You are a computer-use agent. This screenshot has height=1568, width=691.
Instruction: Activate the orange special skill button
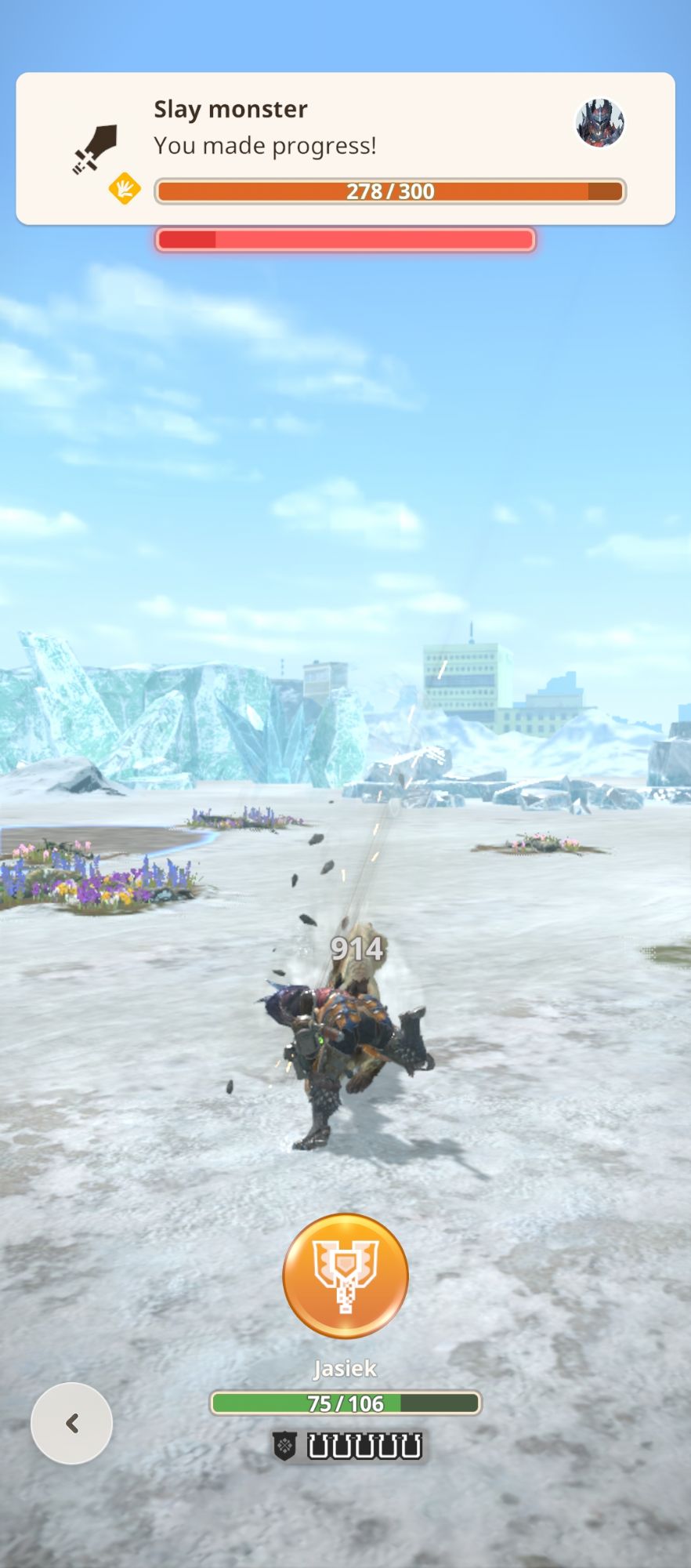[x=345, y=1276]
